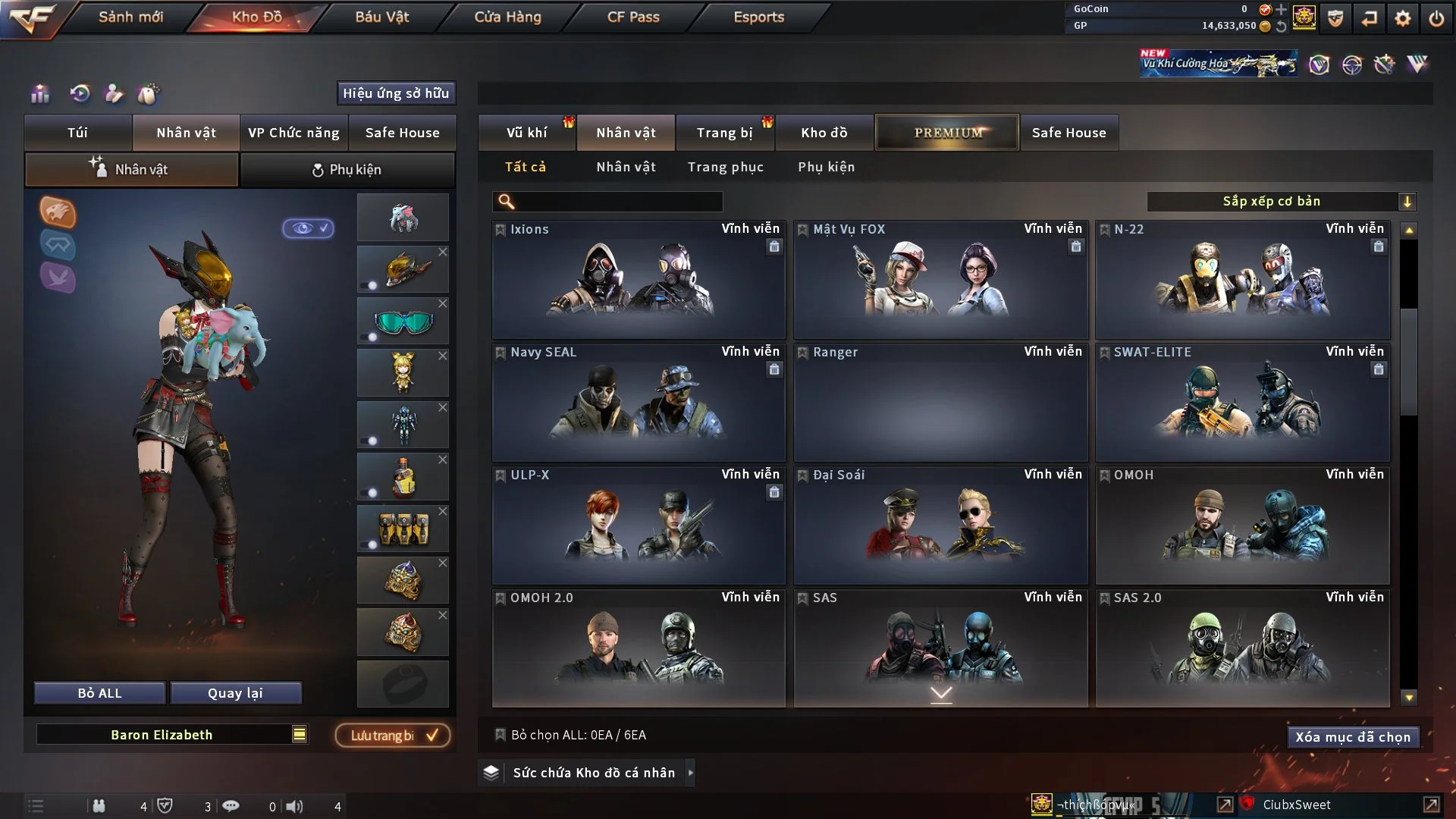Click Xóa mục đã chọn button
Screen dimensions: 1456x819
(1352, 737)
